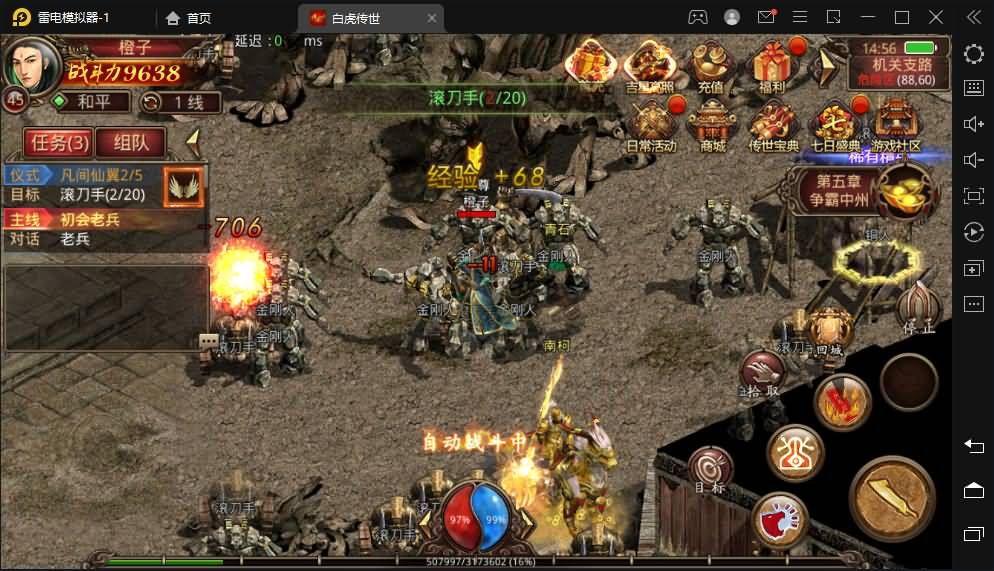The height and width of the screenshot is (571, 994).
Task: Open the 商城 shop
Action: (712, 125)
